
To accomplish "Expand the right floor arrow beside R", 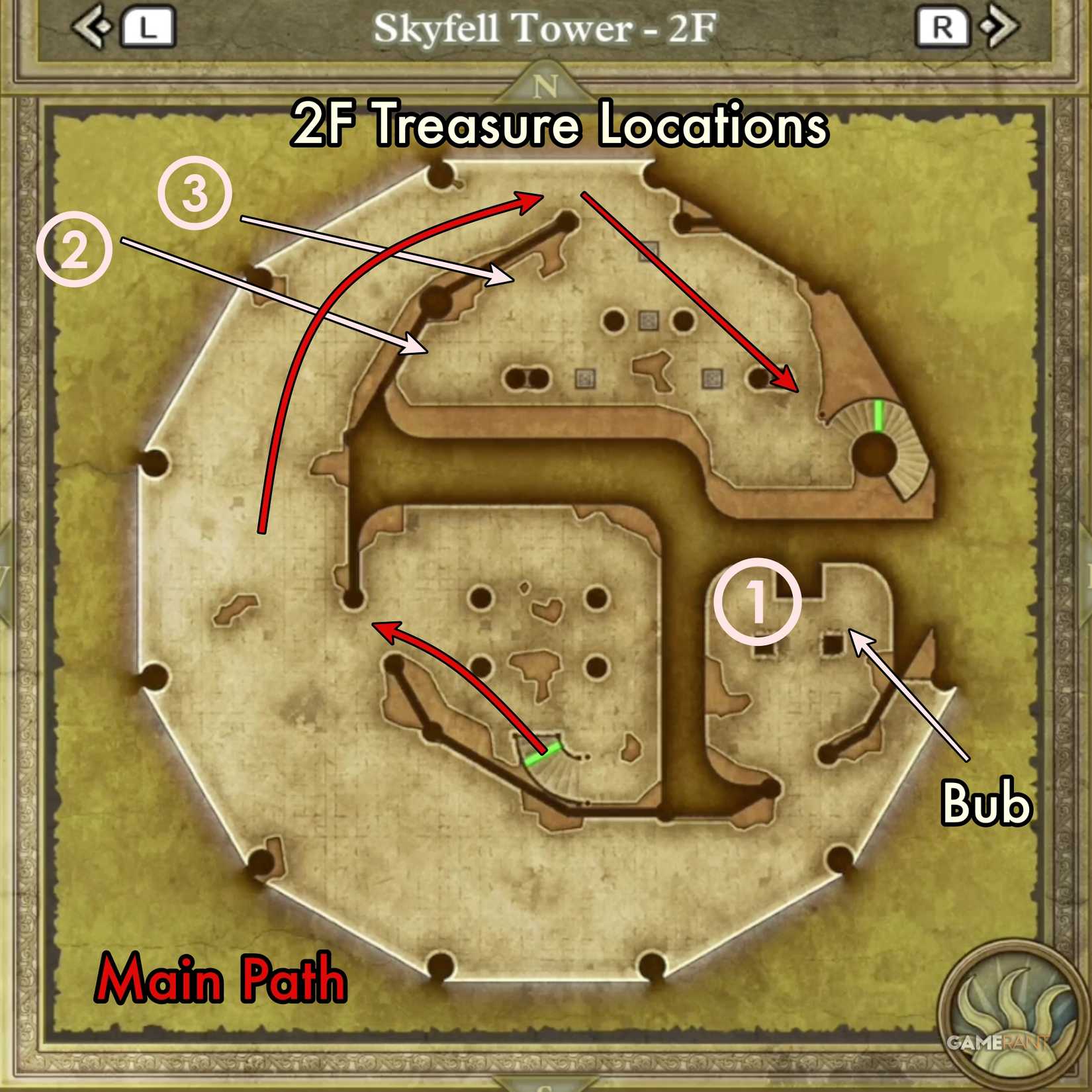I will pyautogui.click(x=999, y=26).
